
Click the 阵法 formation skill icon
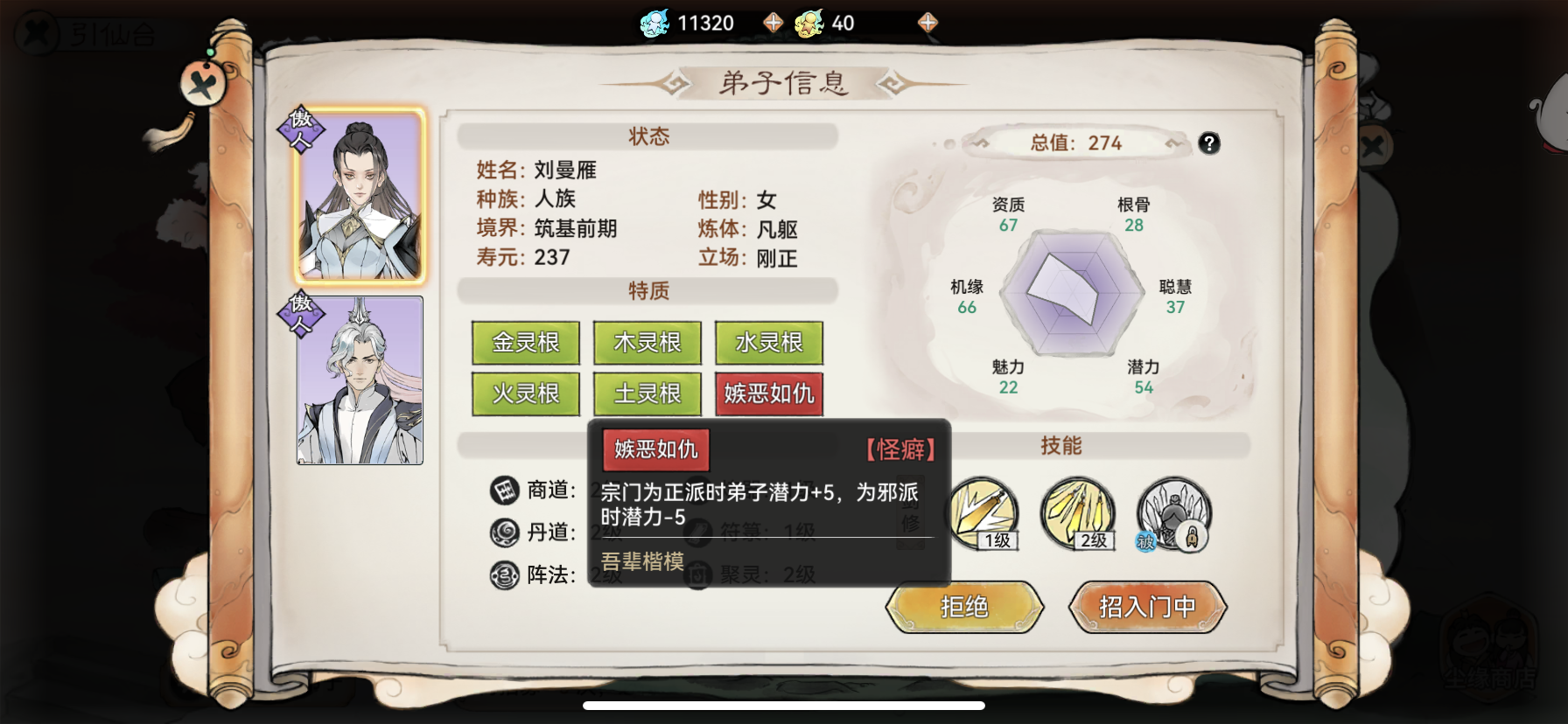(505, 576)
